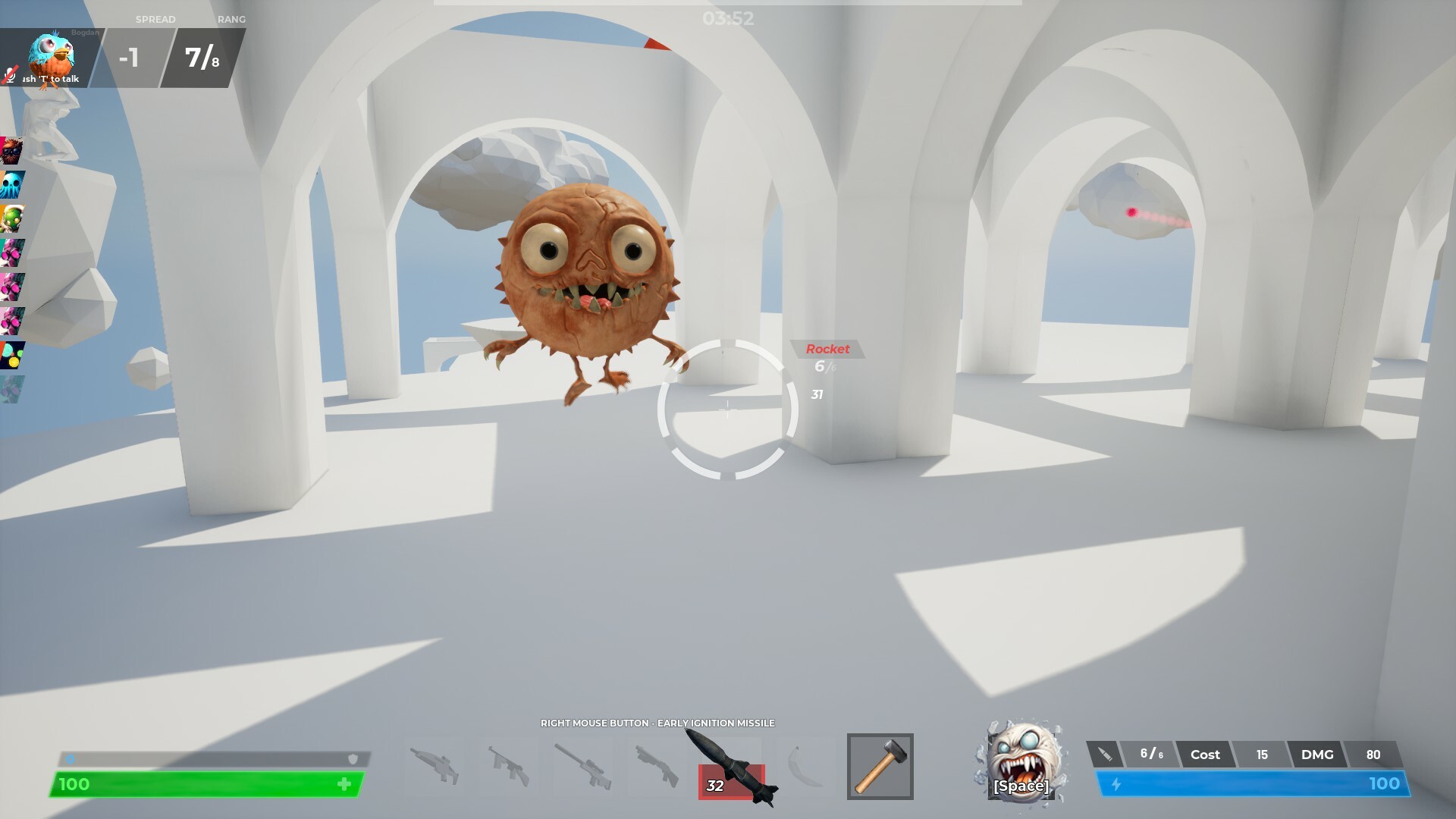Screen dimensions: 1456x819
Task: Click the plus icon on the health bar
Action: click(x=346, y=785)
